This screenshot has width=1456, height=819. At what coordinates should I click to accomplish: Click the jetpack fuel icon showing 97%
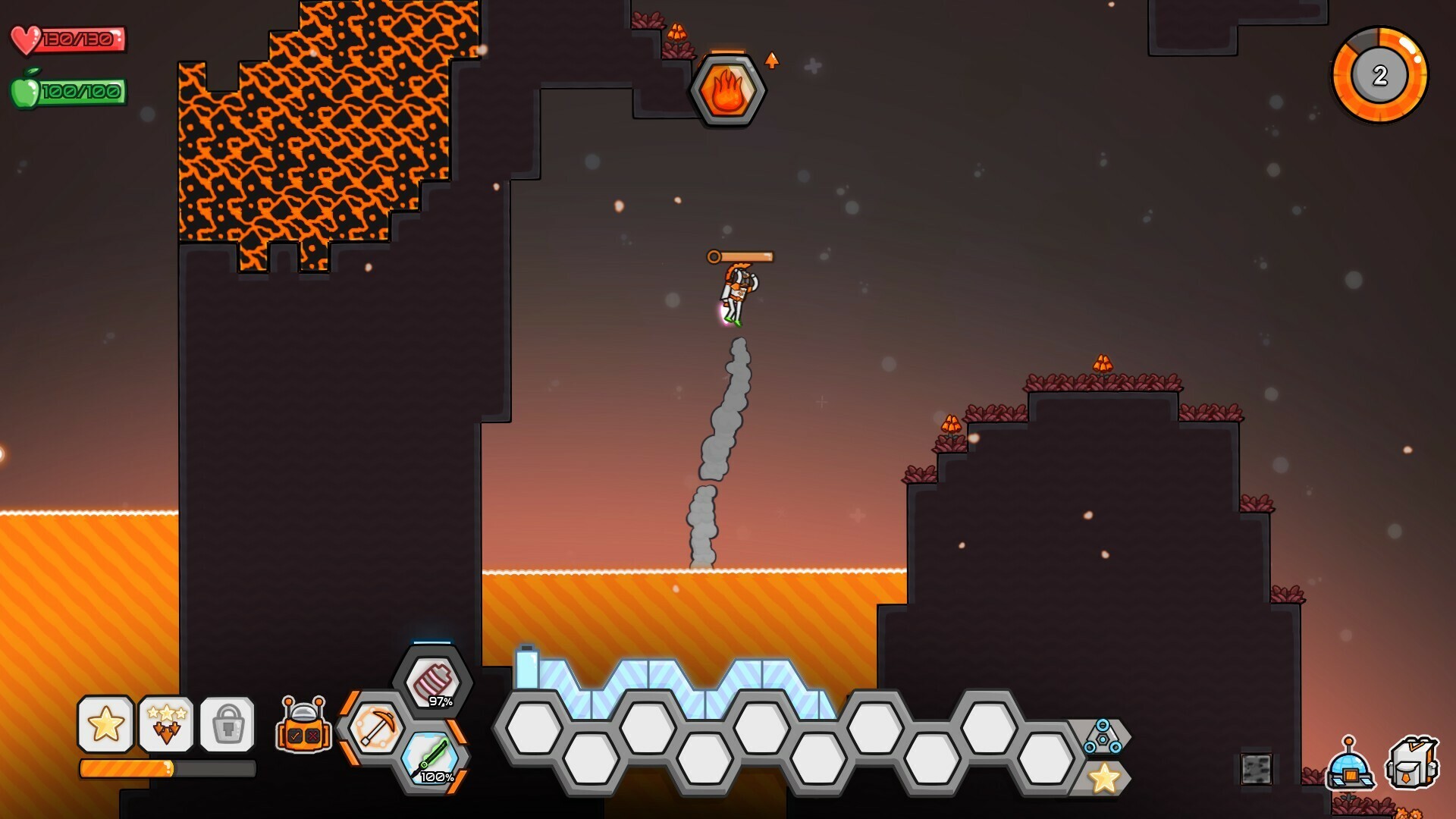point(434,681)
